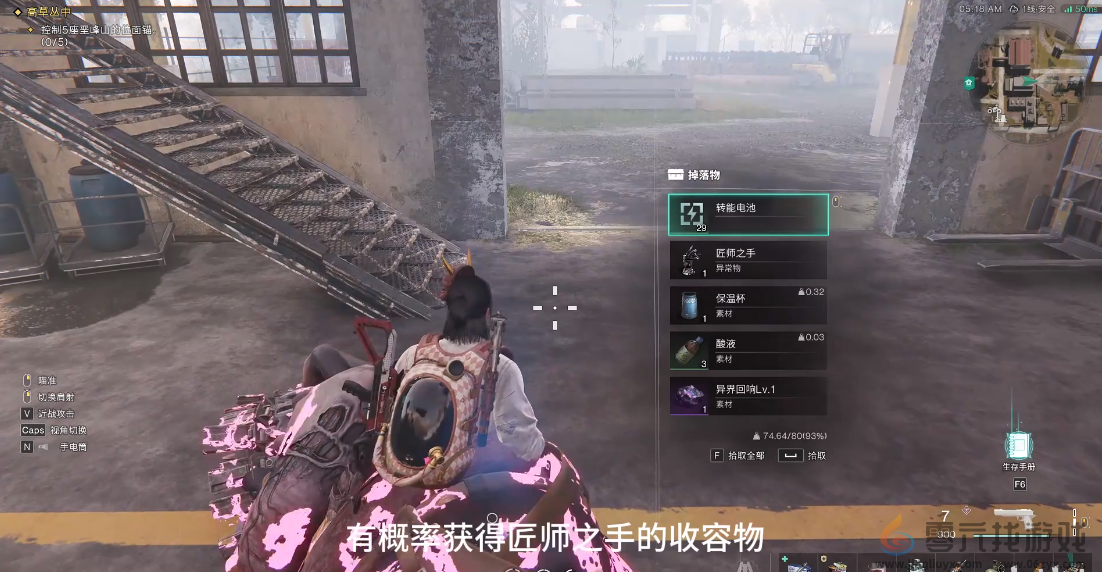Screen dimensions: 1102x572
Task: Open the 生存手册 survival guide icon
Action: (1019, 446)
